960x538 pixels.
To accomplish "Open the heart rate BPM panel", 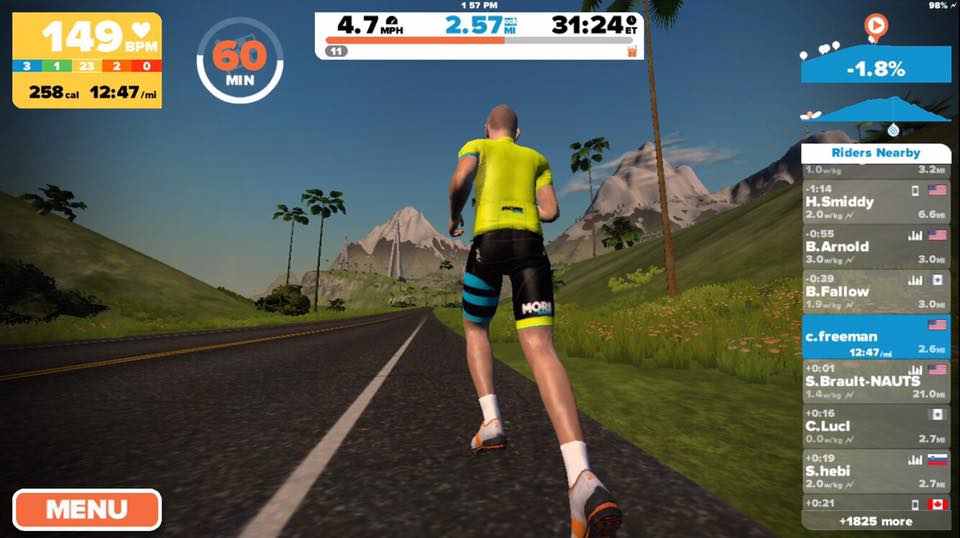I will pos(87,59).
